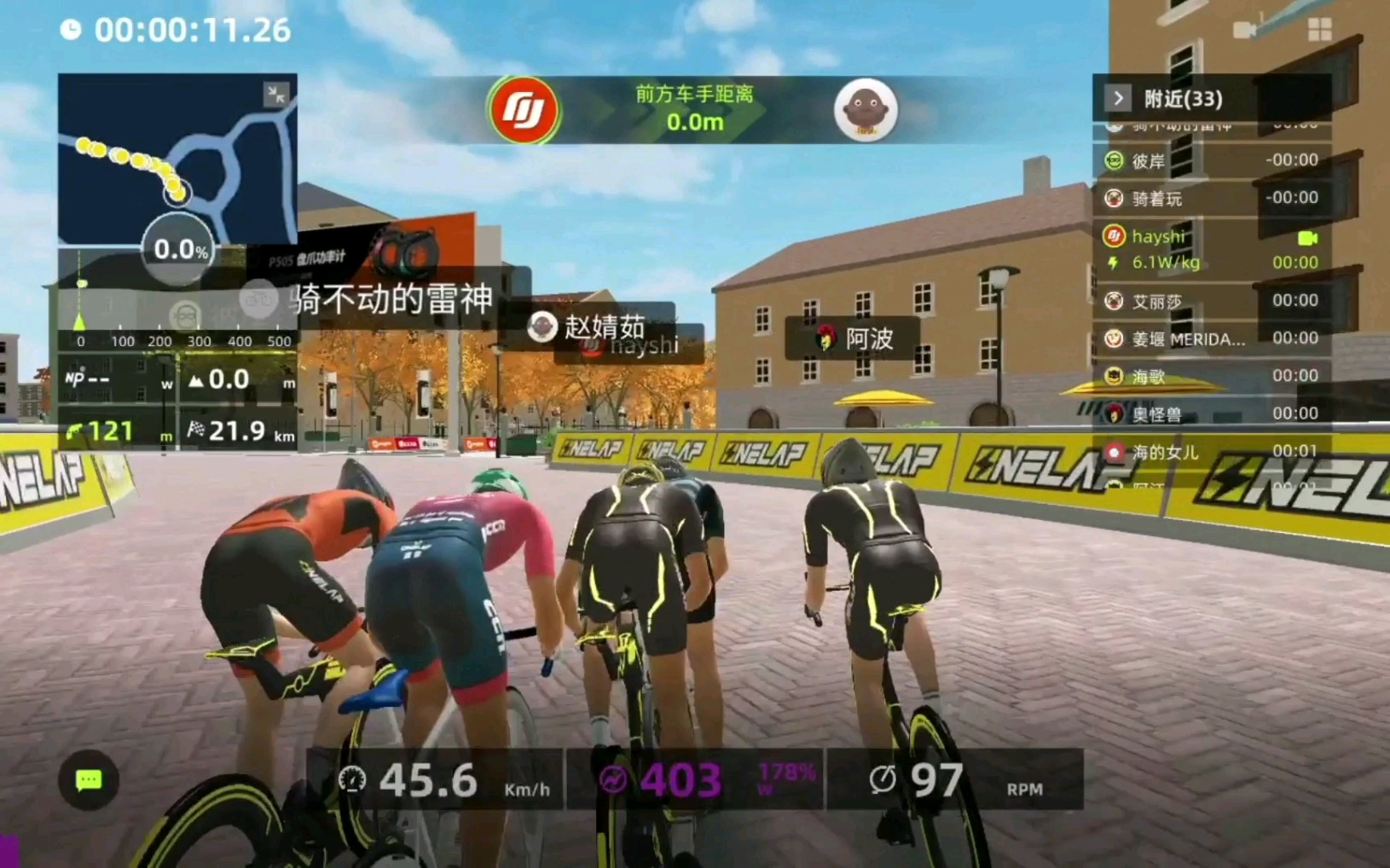Open the four-square grid menu icon
Viewport: 1390px width, 868px height.
coord(1319,30)
